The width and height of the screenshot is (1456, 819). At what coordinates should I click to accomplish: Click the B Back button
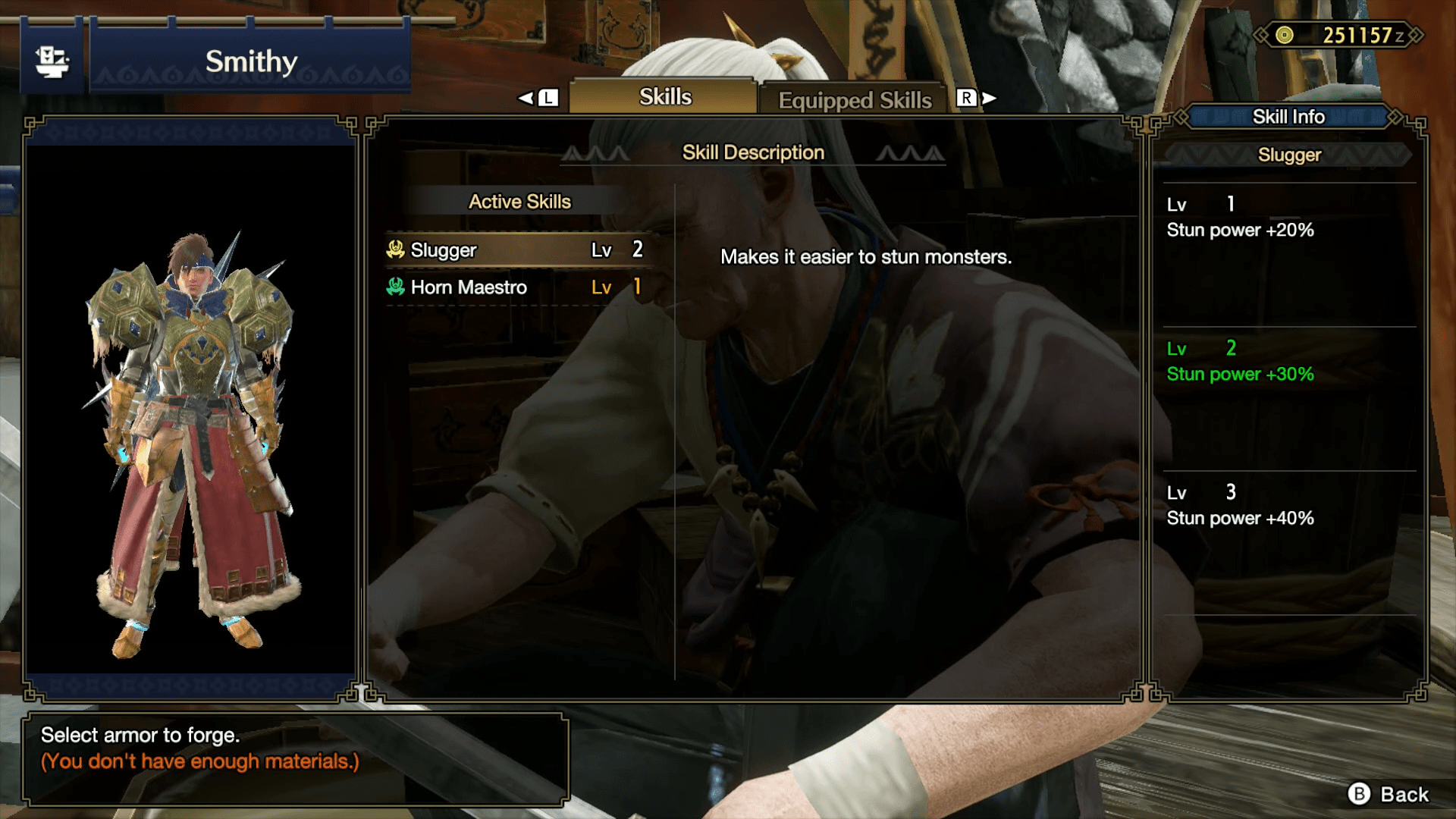[x=1387, y=795]
